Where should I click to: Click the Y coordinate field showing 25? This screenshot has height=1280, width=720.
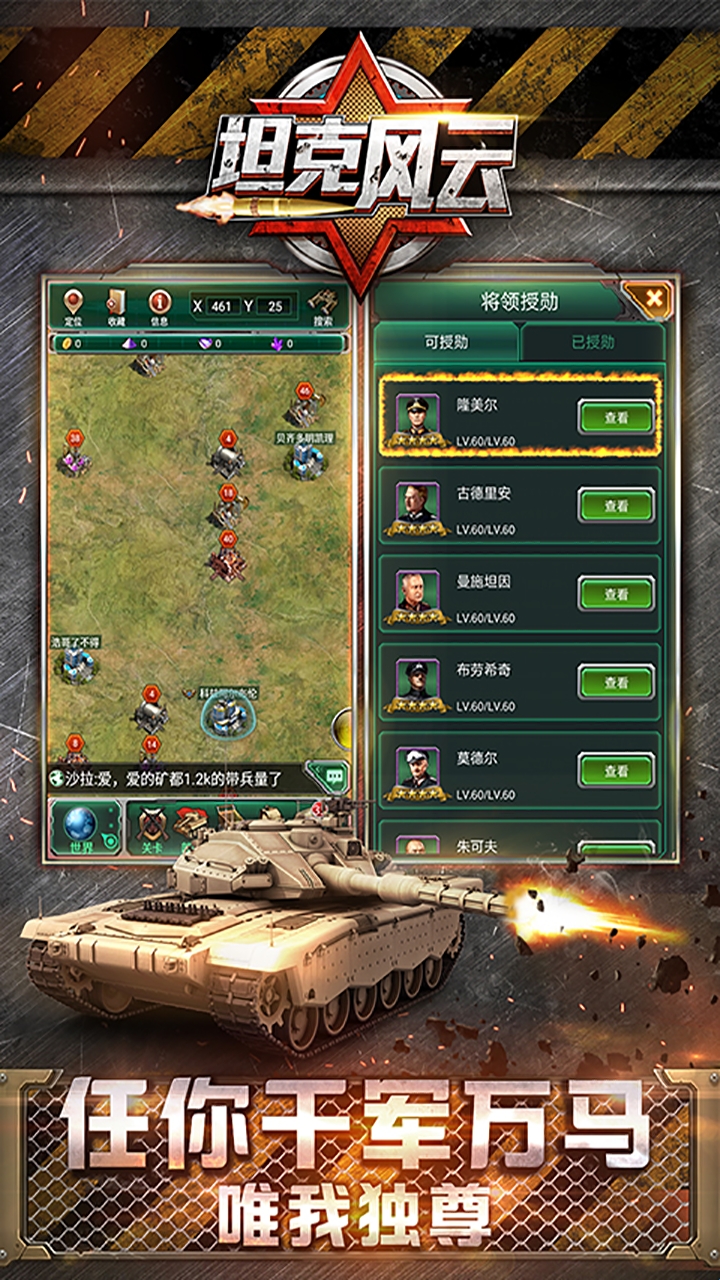(275, 306)
